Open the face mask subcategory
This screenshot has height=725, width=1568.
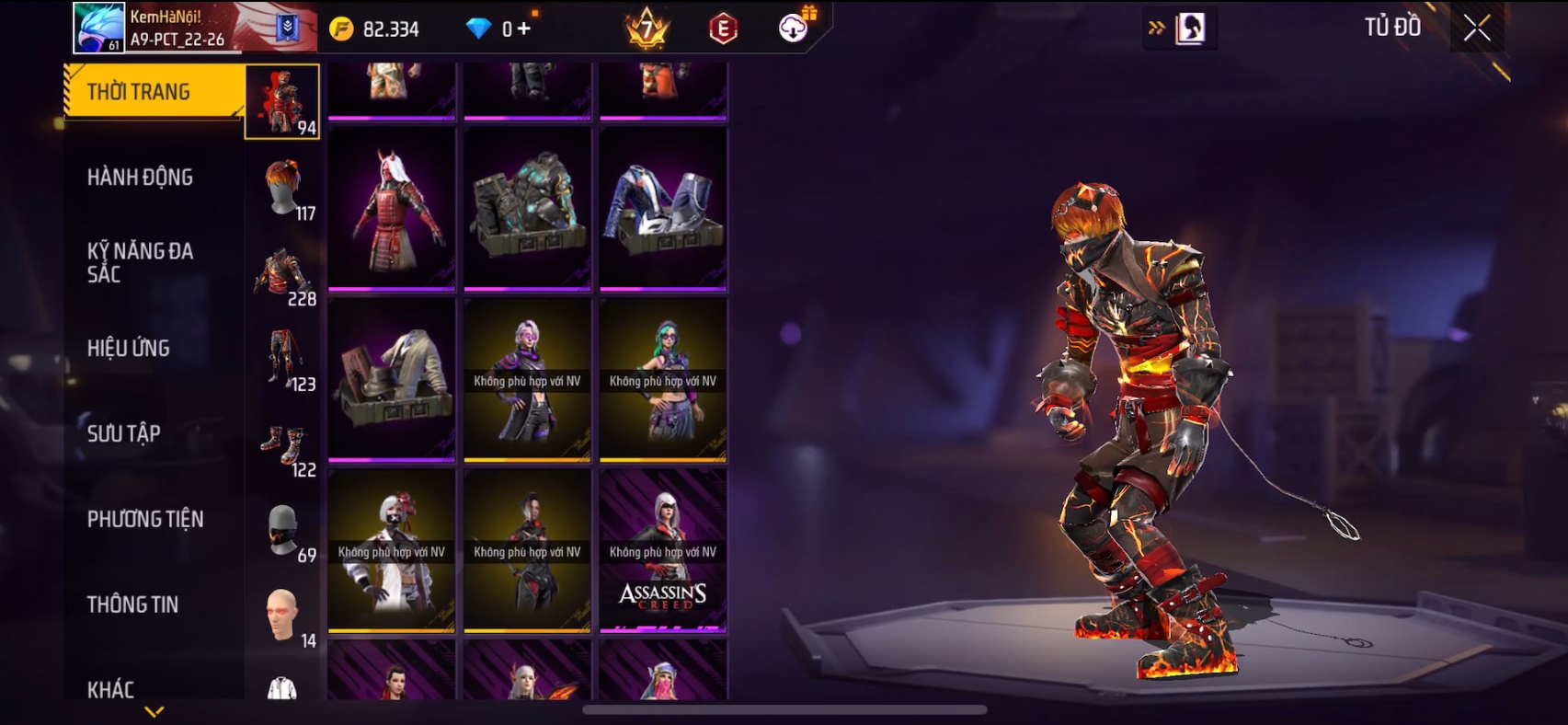pyautogui.click(x=284, y=531)
